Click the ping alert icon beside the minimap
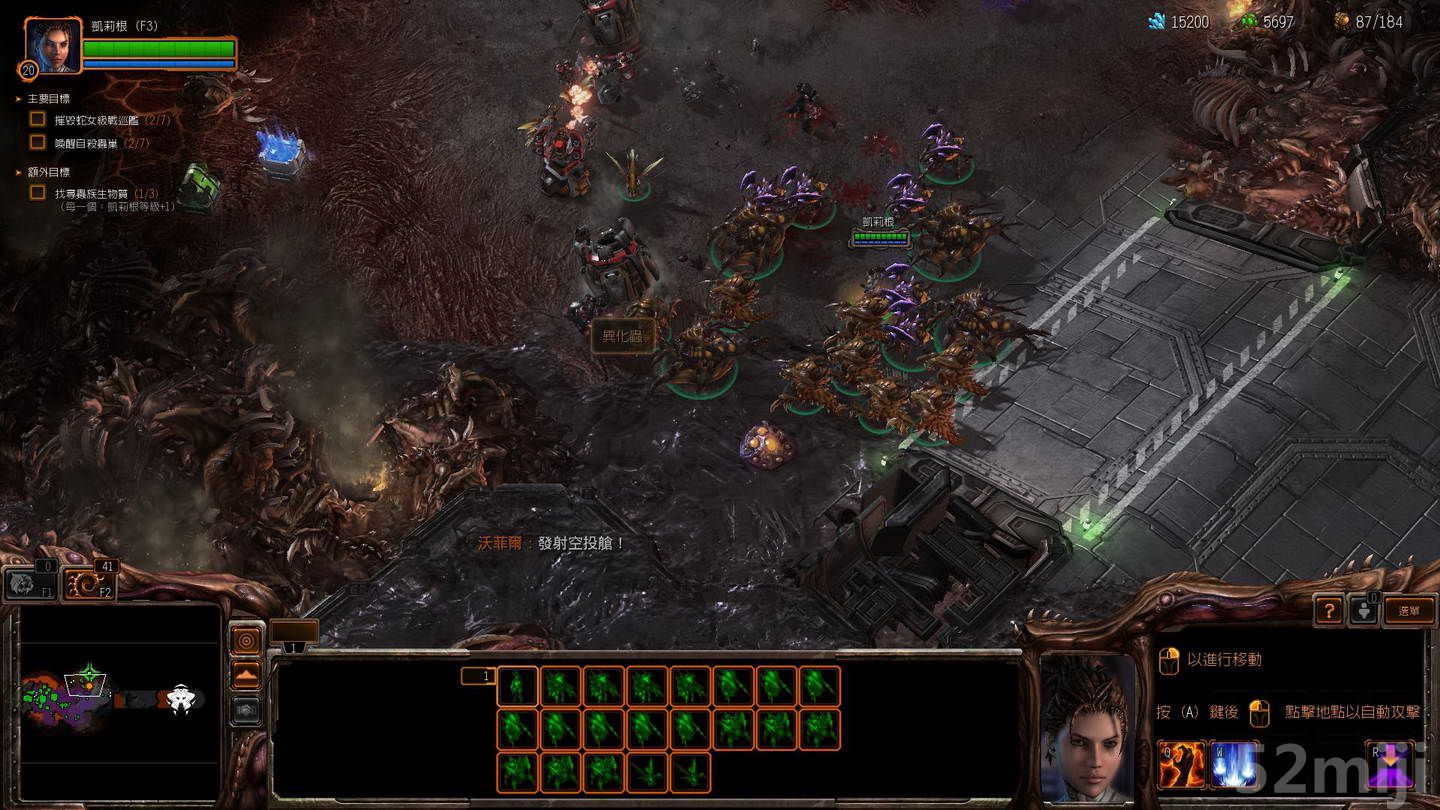This screenshot has width=1440, height=810. [x=244, y=641]
